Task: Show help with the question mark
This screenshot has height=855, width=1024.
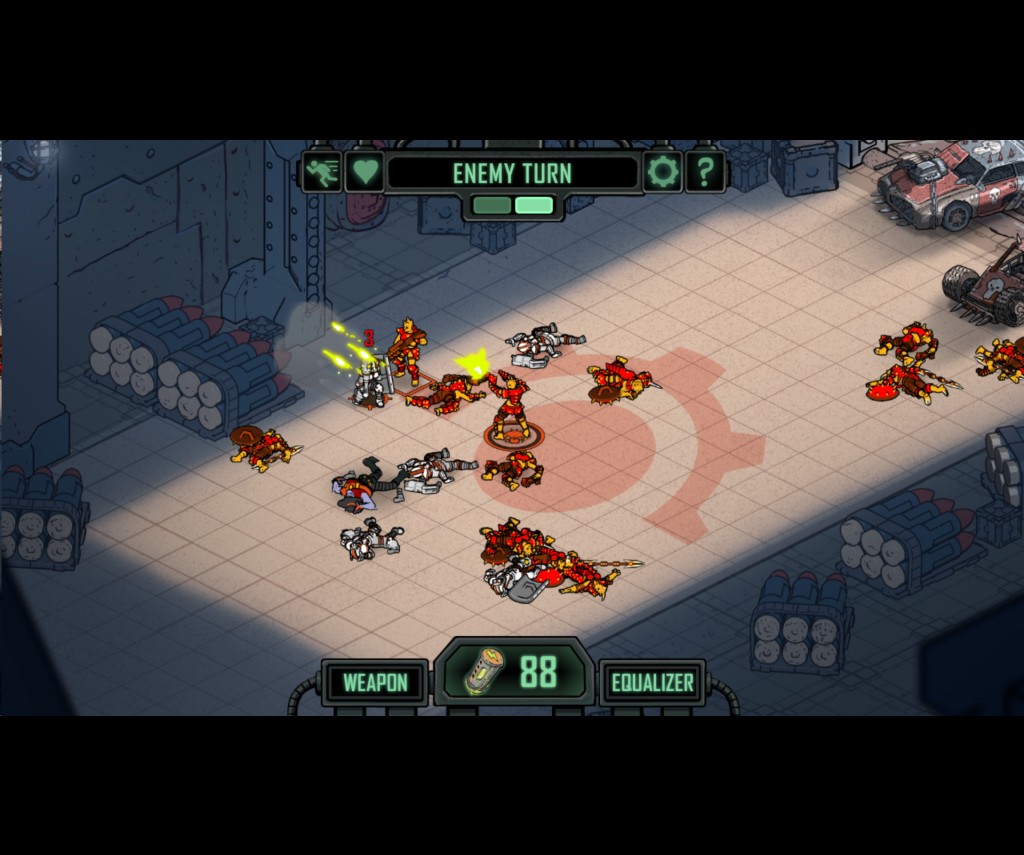Action: click(x=705, y=172)
